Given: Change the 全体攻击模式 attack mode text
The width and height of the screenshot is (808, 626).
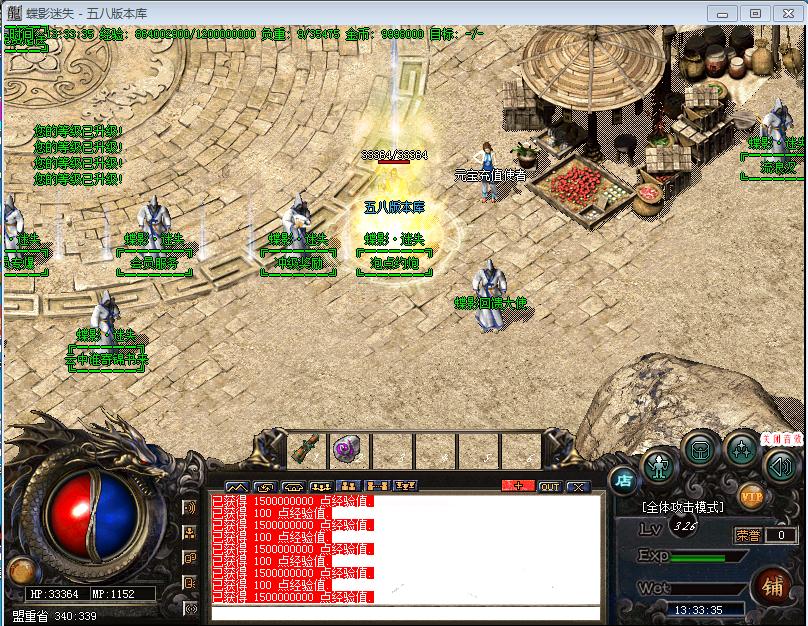Looking at the screenshot, I should coord(684,507).
